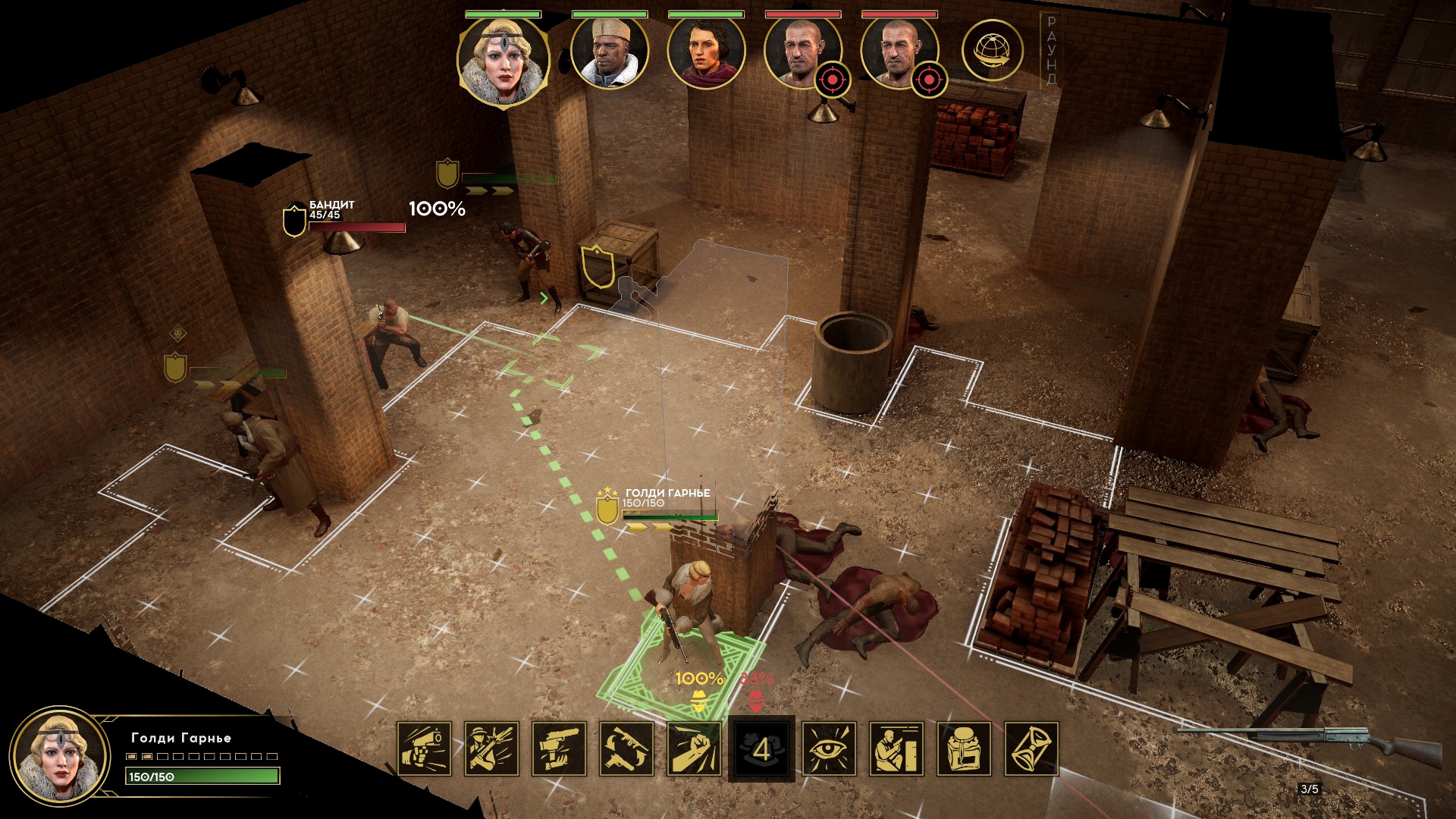Open the backpack inventory icon
The height and width of the screenshot is (819, 1456).
tap(964, 749)
